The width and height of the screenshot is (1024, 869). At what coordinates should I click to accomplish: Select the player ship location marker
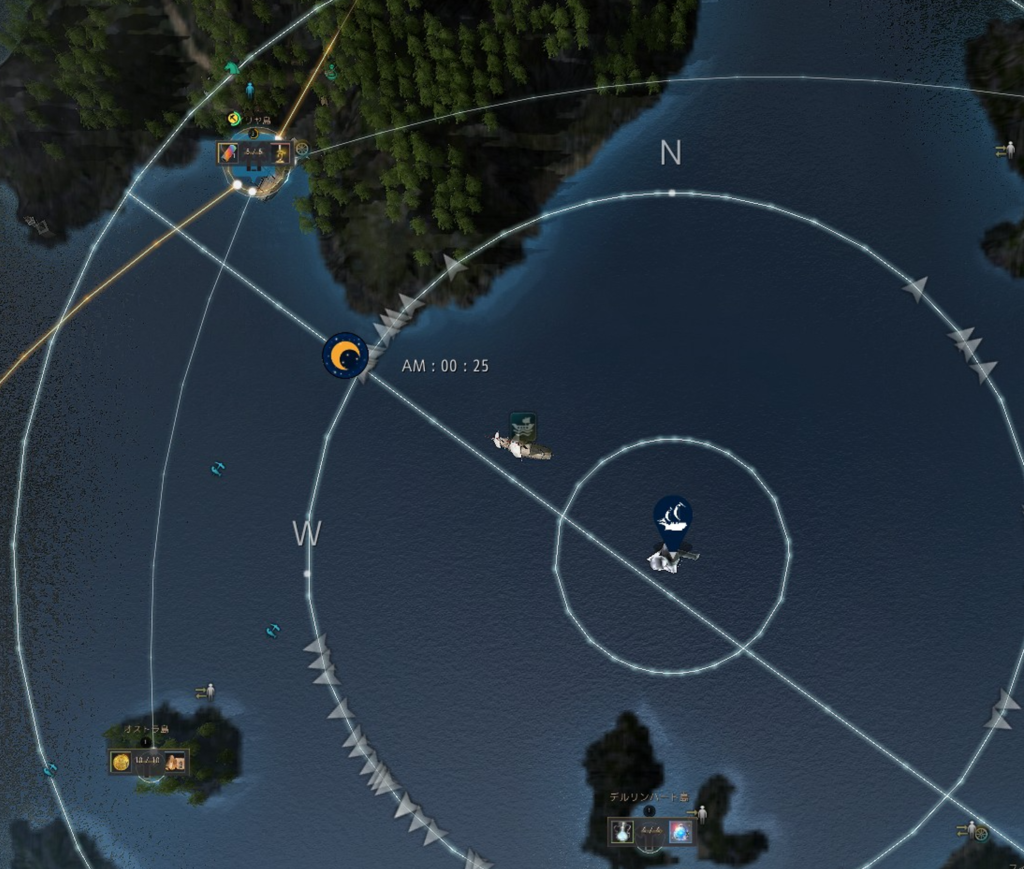[x=673, y=516]
